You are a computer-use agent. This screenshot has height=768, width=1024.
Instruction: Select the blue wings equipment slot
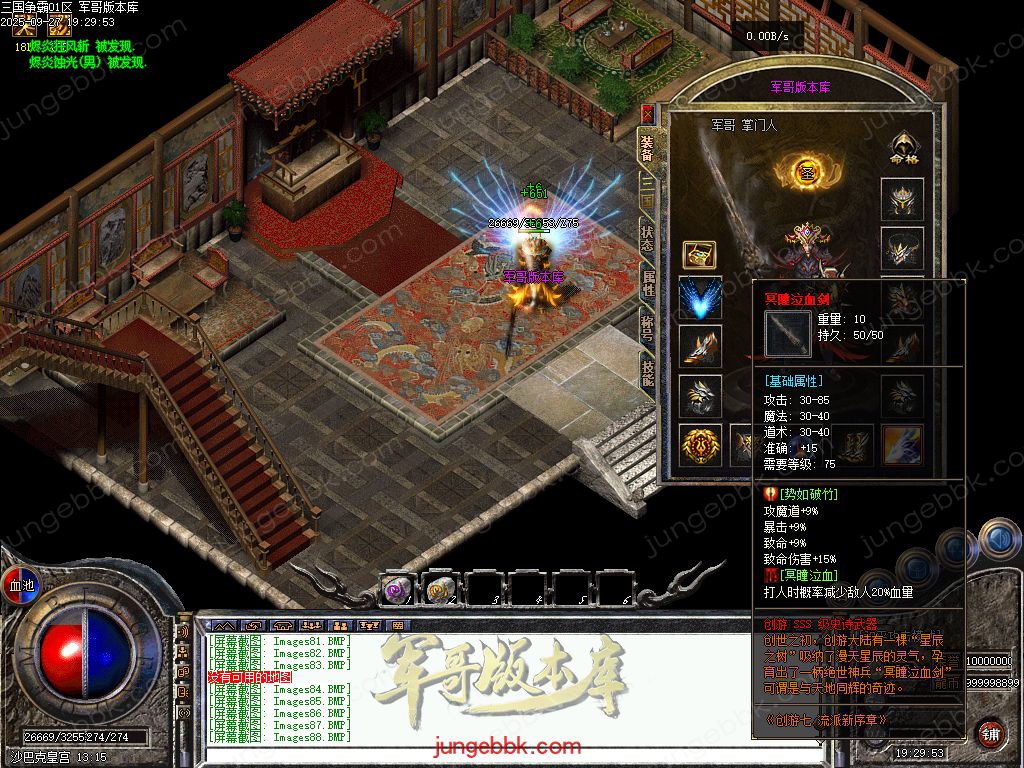(699, 298)
